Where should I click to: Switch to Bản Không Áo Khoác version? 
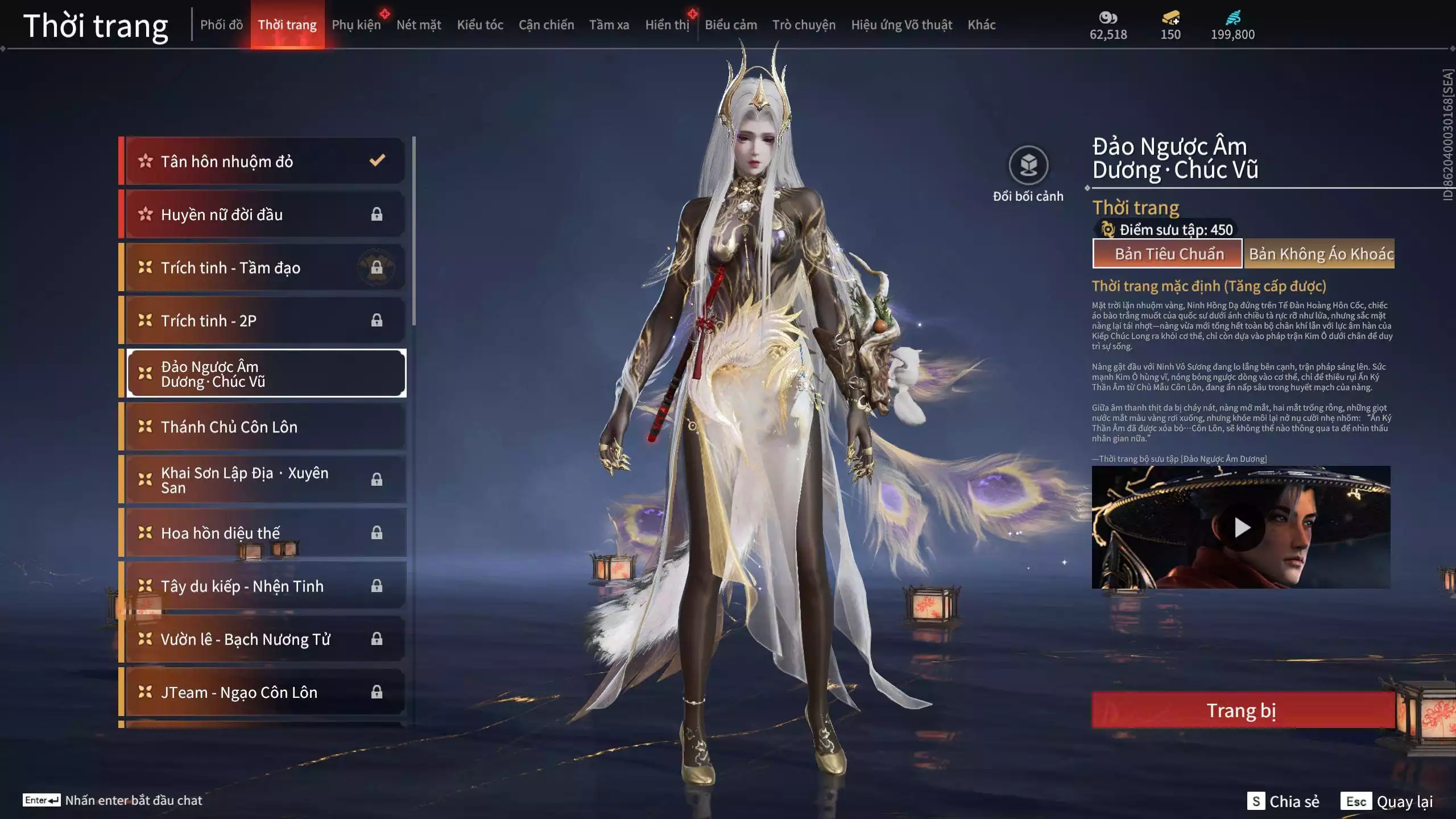(1319, 254)
